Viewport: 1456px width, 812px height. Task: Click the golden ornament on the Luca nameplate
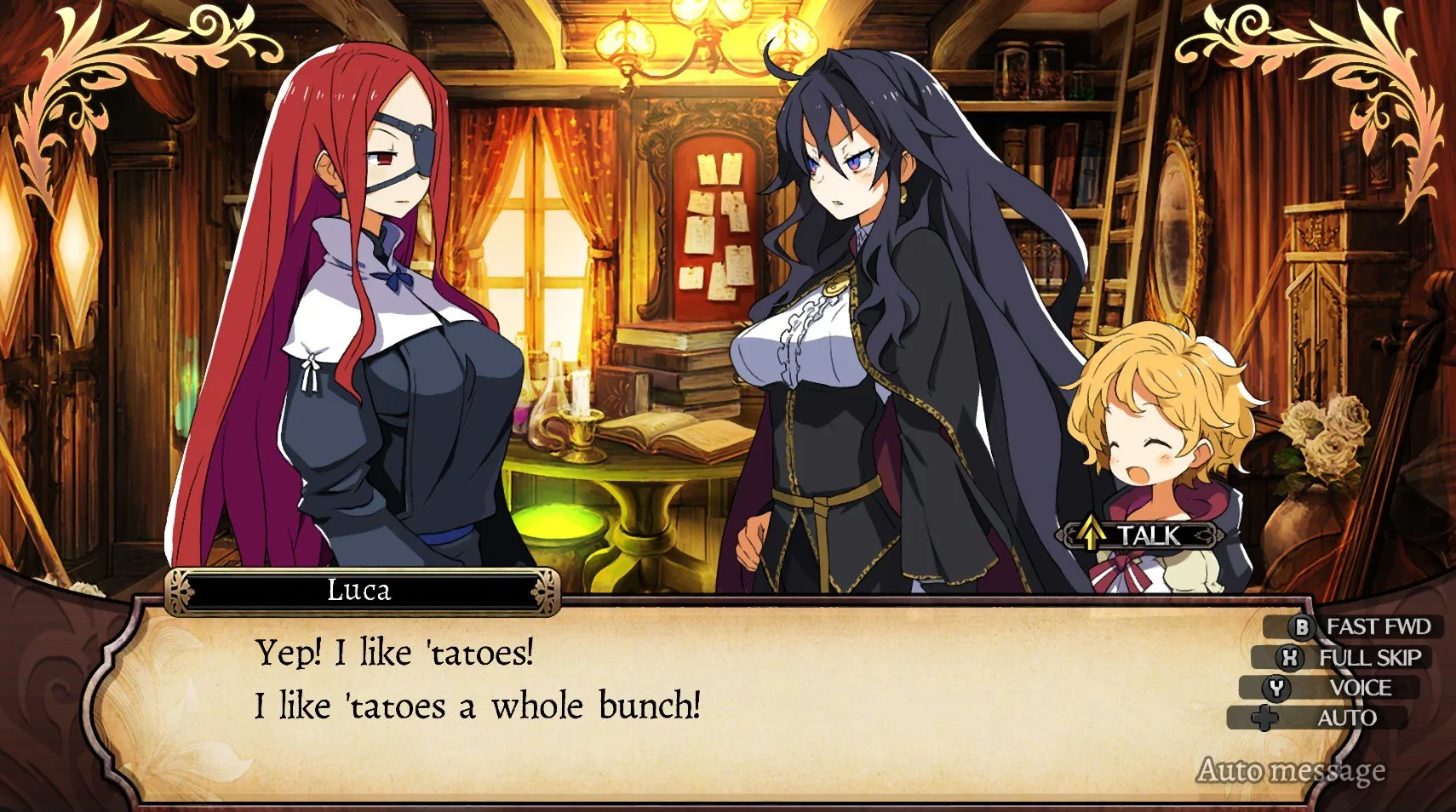(180, 593)
